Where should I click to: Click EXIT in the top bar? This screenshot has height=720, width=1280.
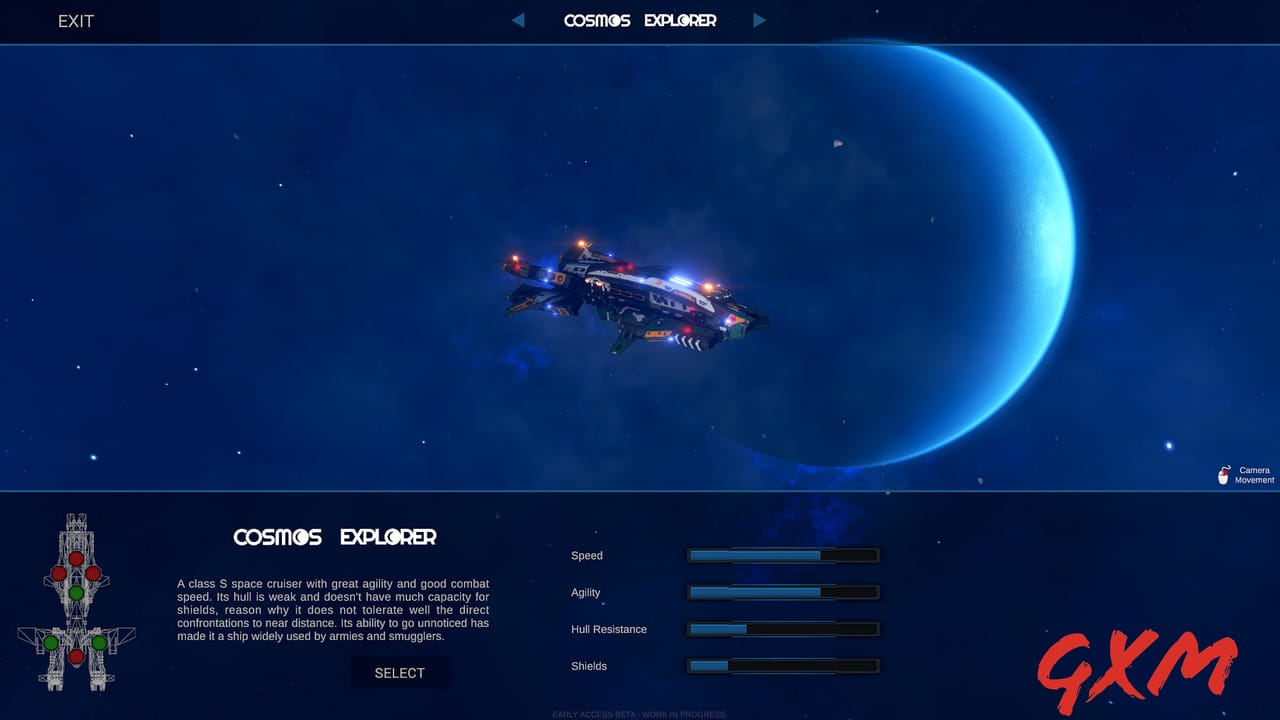coord(76,21)
